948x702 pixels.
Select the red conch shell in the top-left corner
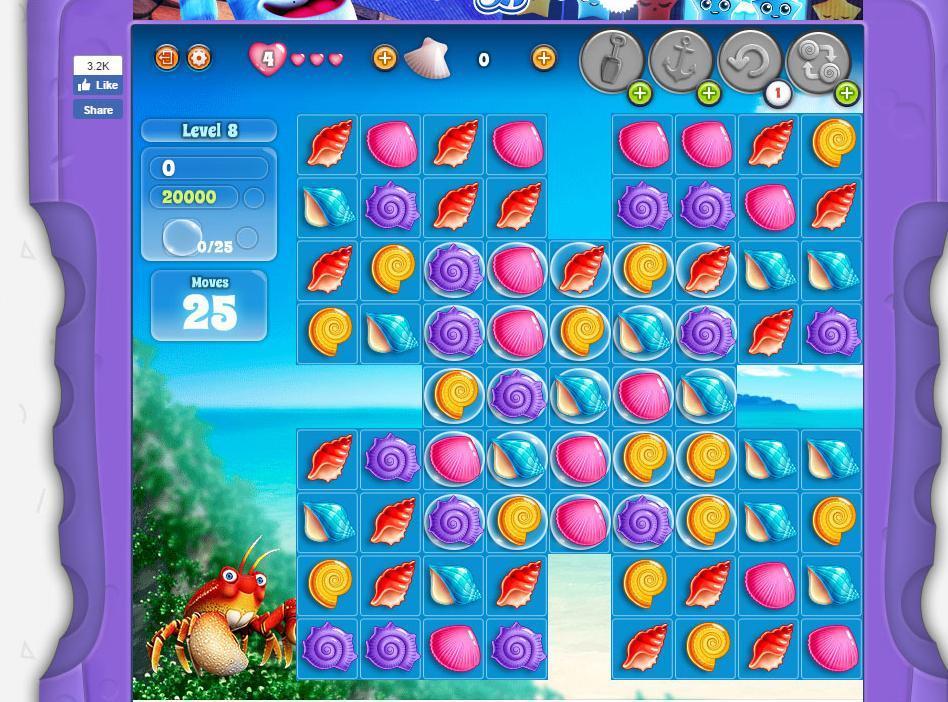[x=328, y=144]
